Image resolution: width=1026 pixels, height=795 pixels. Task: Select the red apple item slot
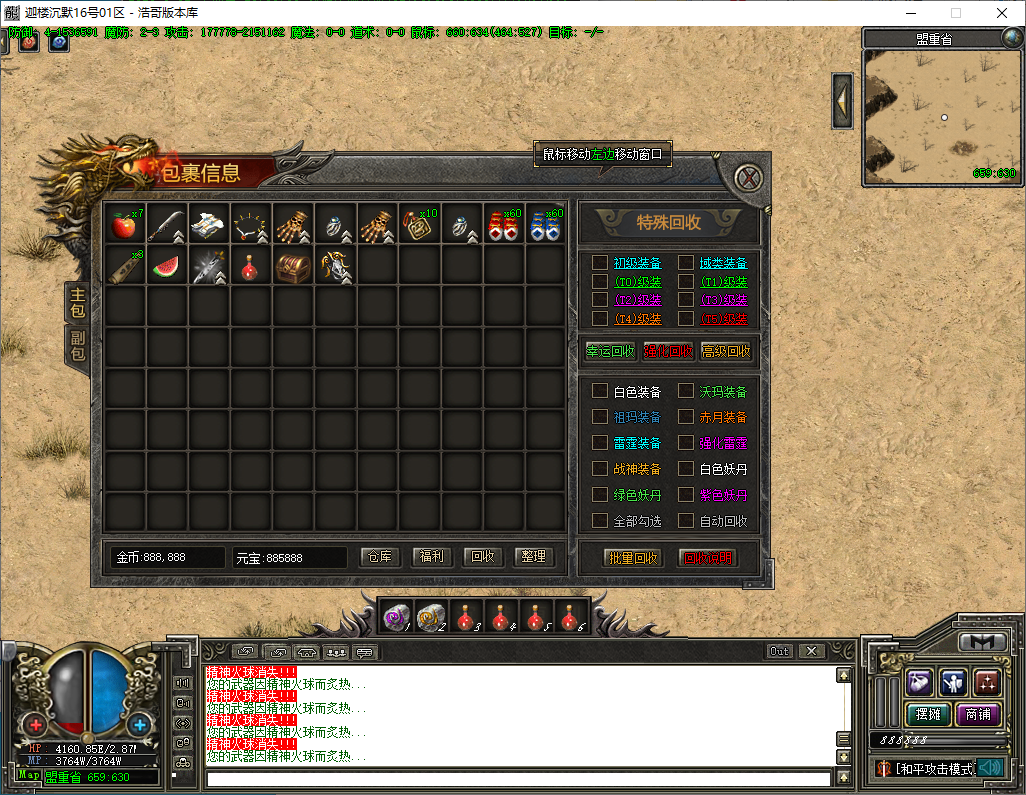[124, 225]
